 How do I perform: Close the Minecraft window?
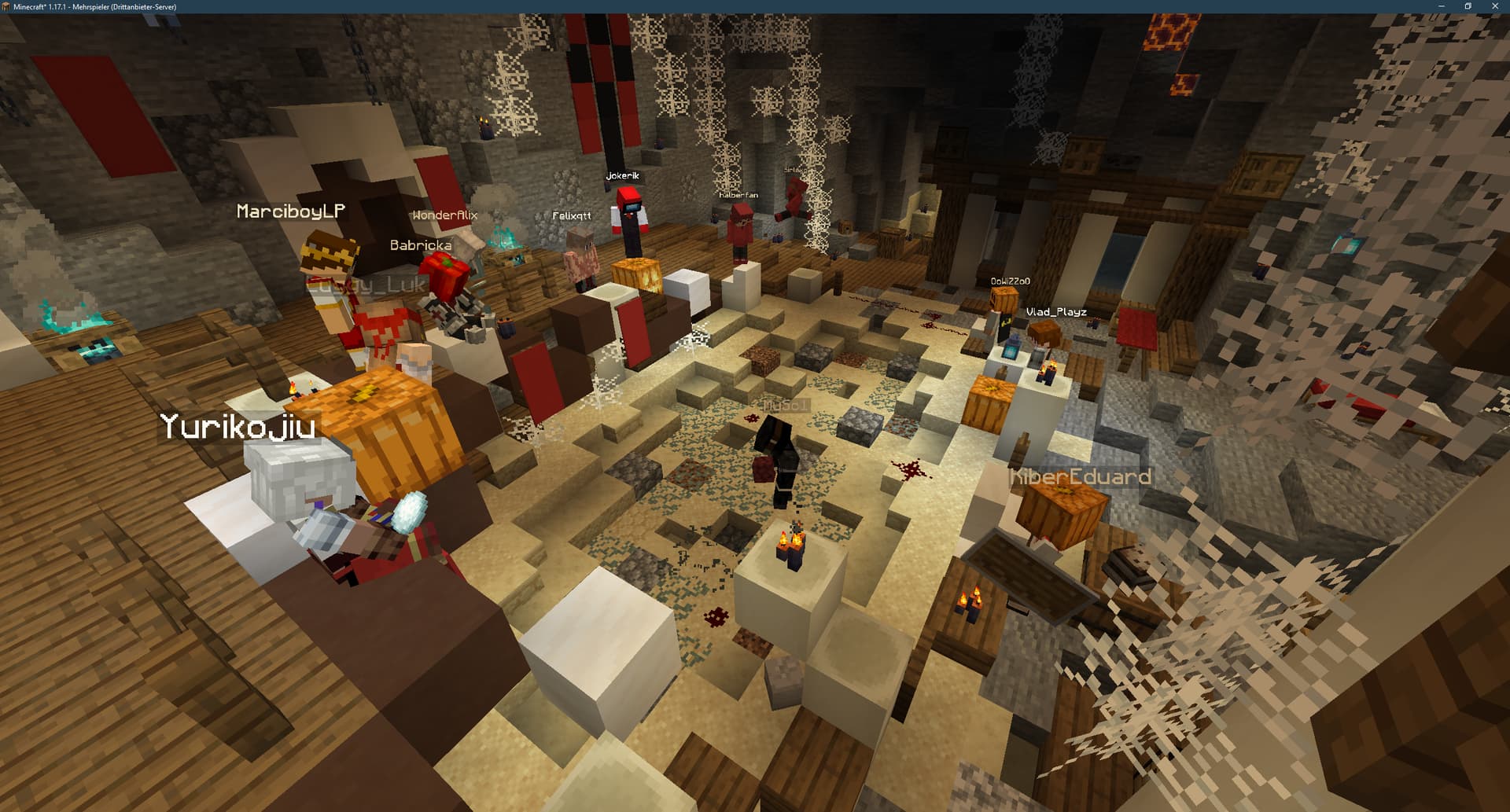[x=1494, y=6]
